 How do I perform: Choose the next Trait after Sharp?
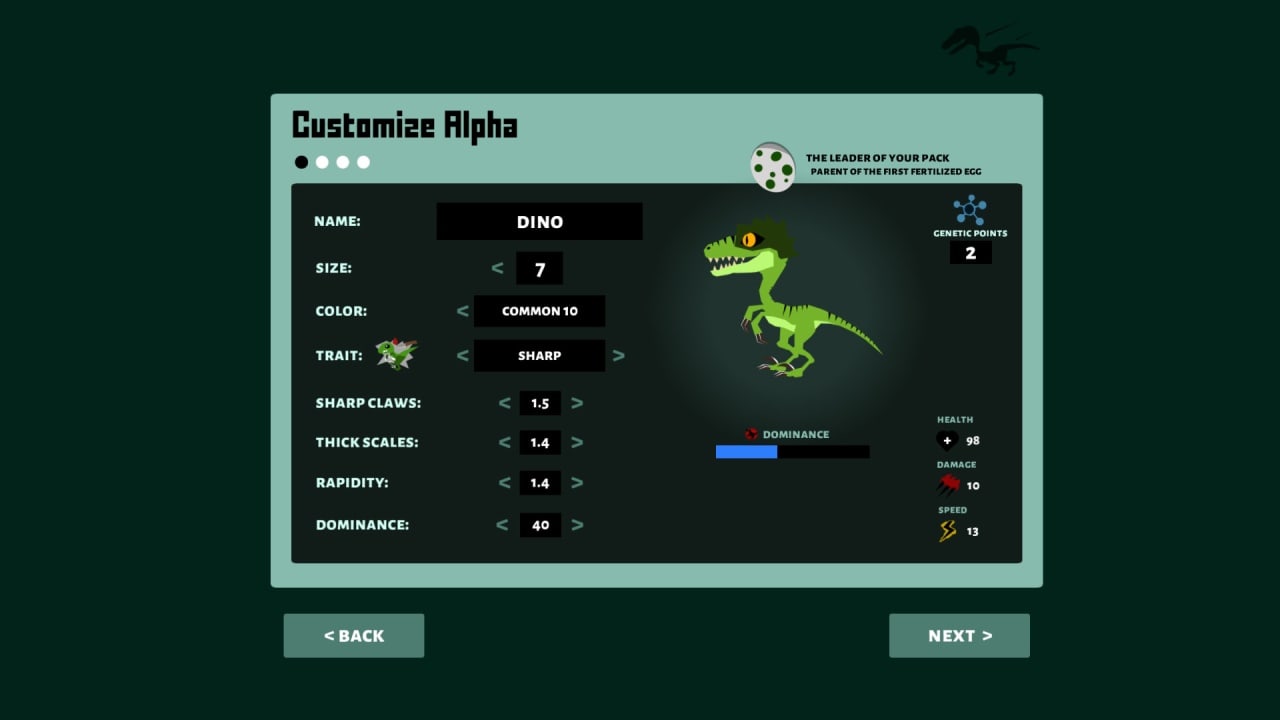click(618, 355)
